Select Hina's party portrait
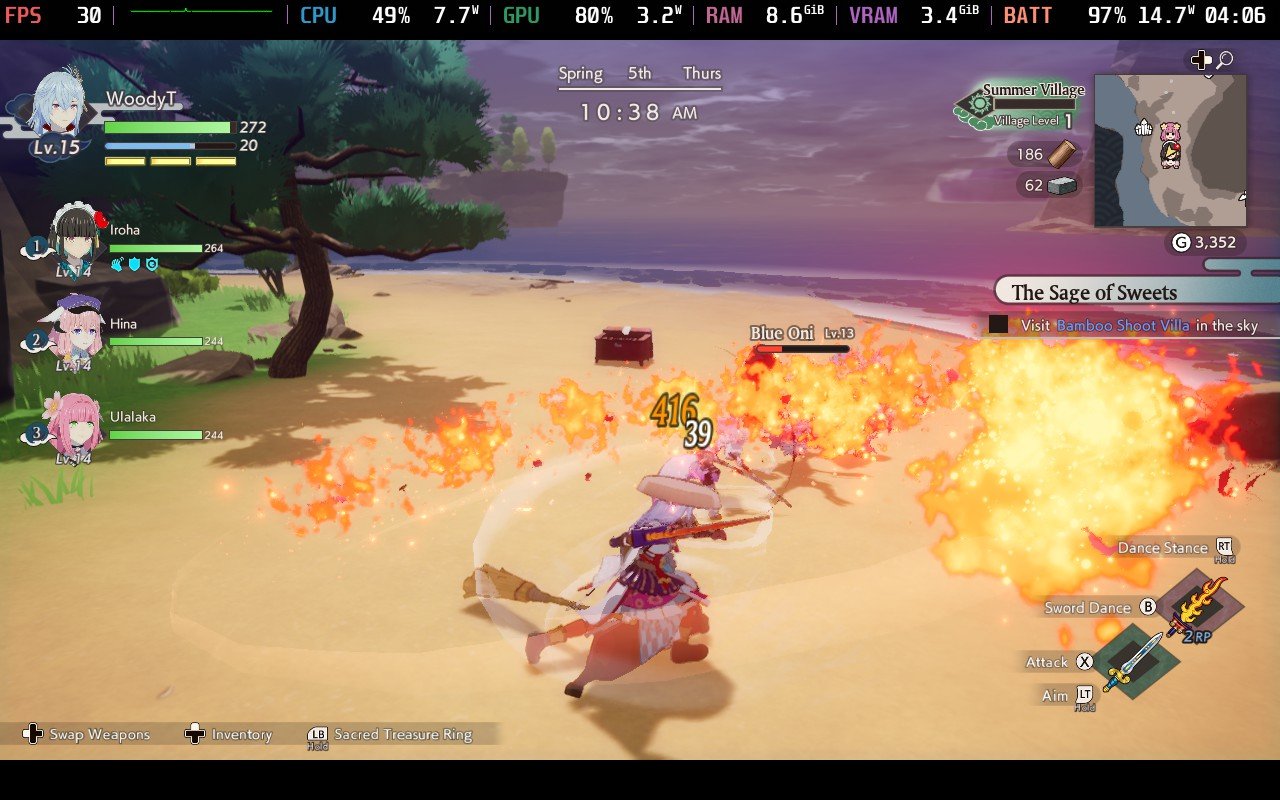 [72, 332]
